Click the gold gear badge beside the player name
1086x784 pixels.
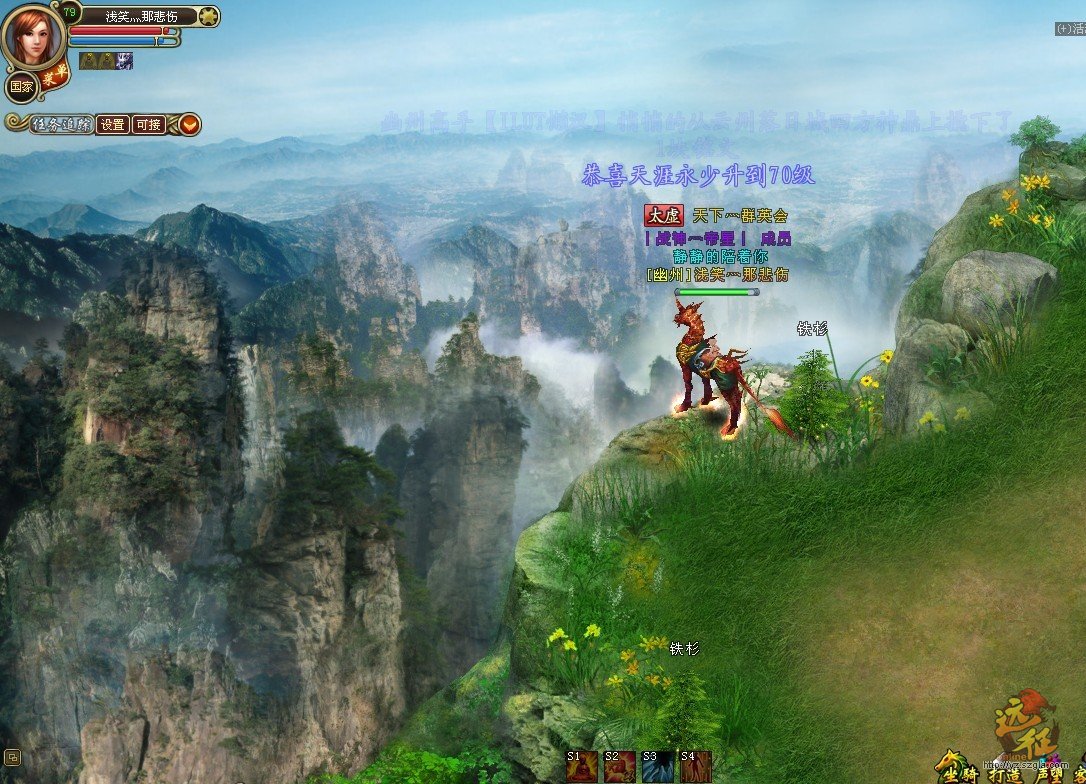tap(208, 16)
